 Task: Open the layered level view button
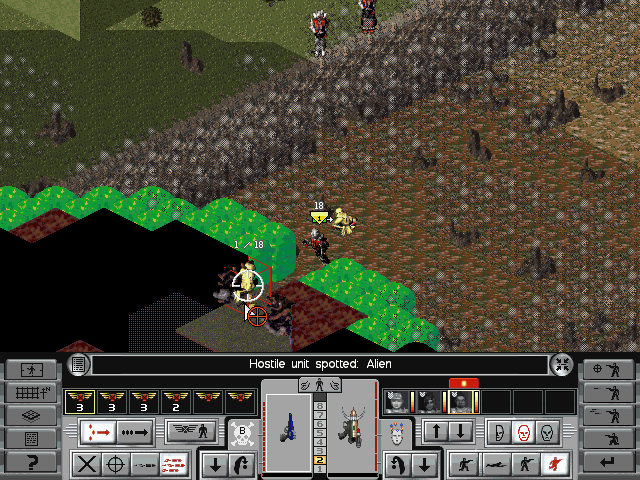30,415
